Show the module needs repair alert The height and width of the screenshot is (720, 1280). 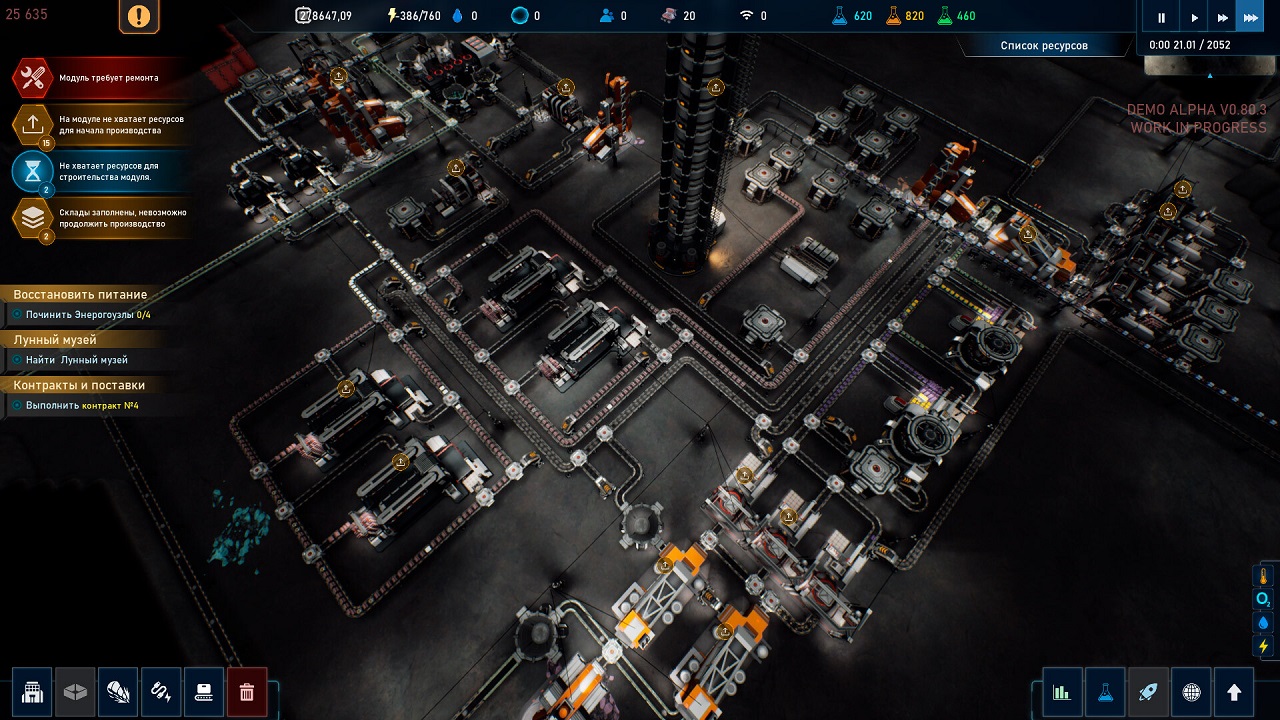pyautogui.click(x=33, y=78)
